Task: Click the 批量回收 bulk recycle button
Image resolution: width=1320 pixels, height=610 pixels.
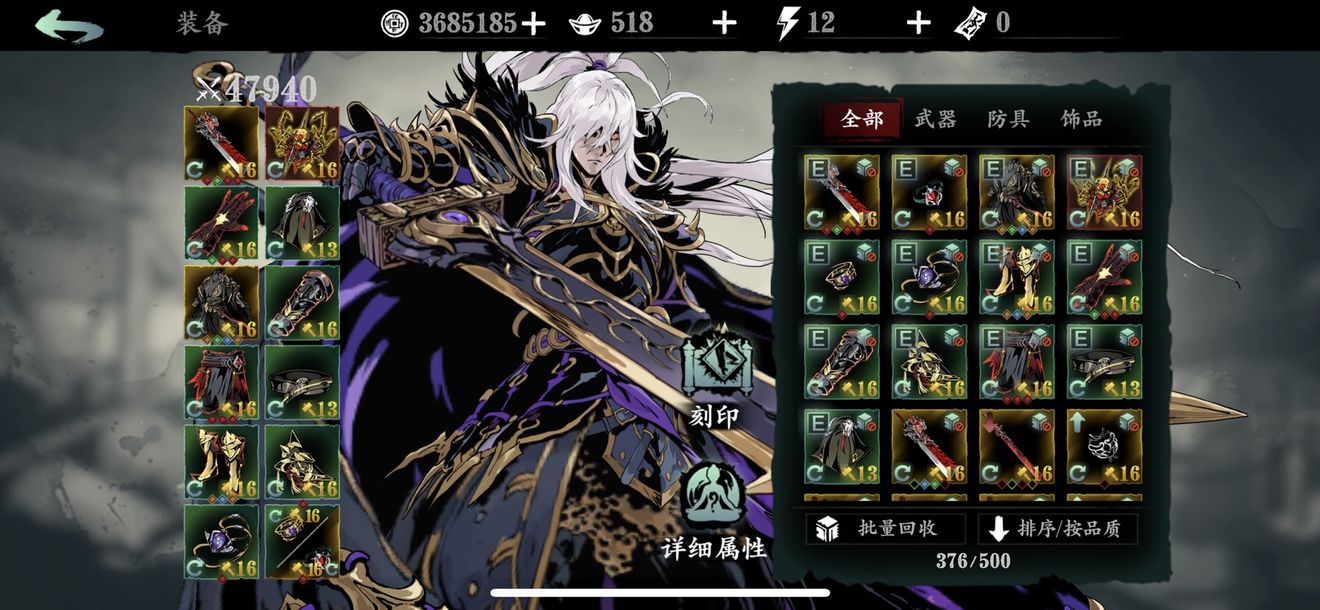Action: [x=885, y=529]
